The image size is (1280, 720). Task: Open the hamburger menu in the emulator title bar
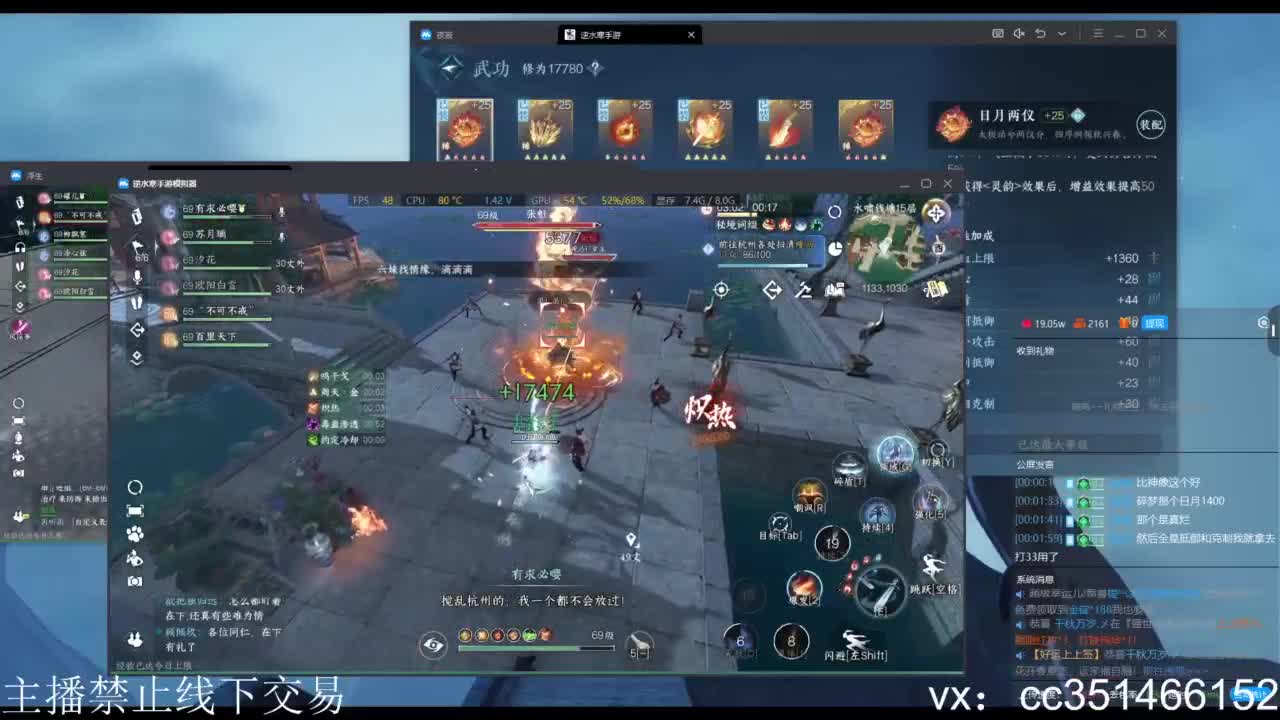tap(1098, 33)
